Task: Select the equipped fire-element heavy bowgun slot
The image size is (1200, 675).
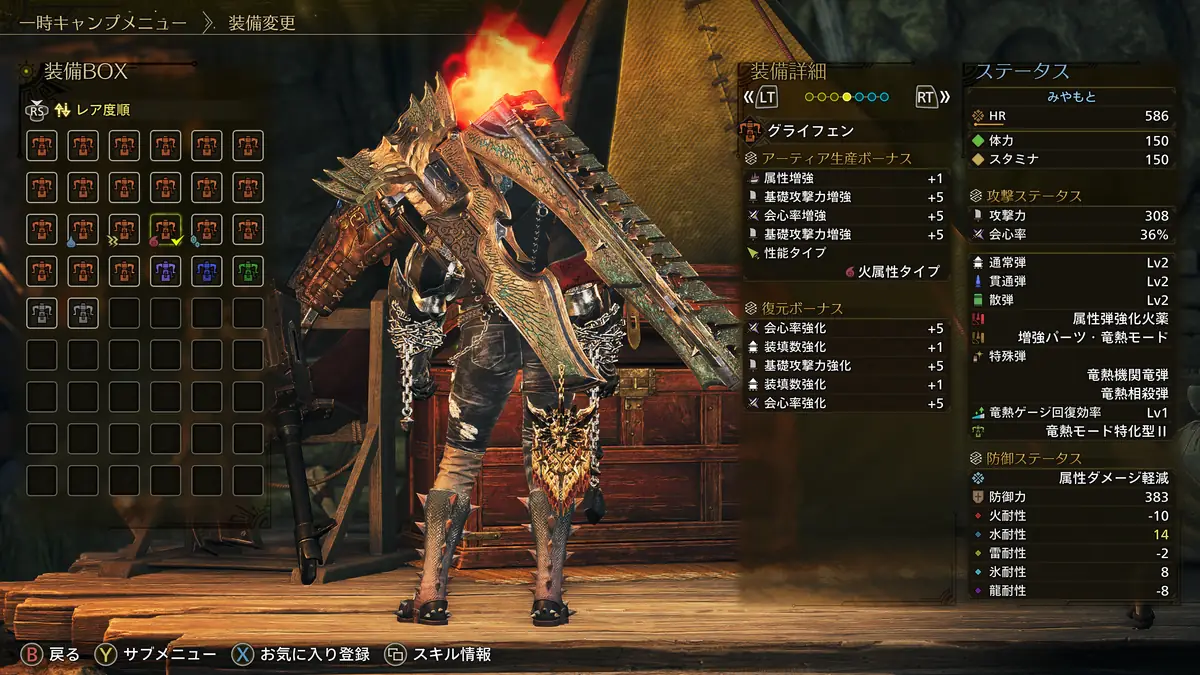Action: (165, 229)
